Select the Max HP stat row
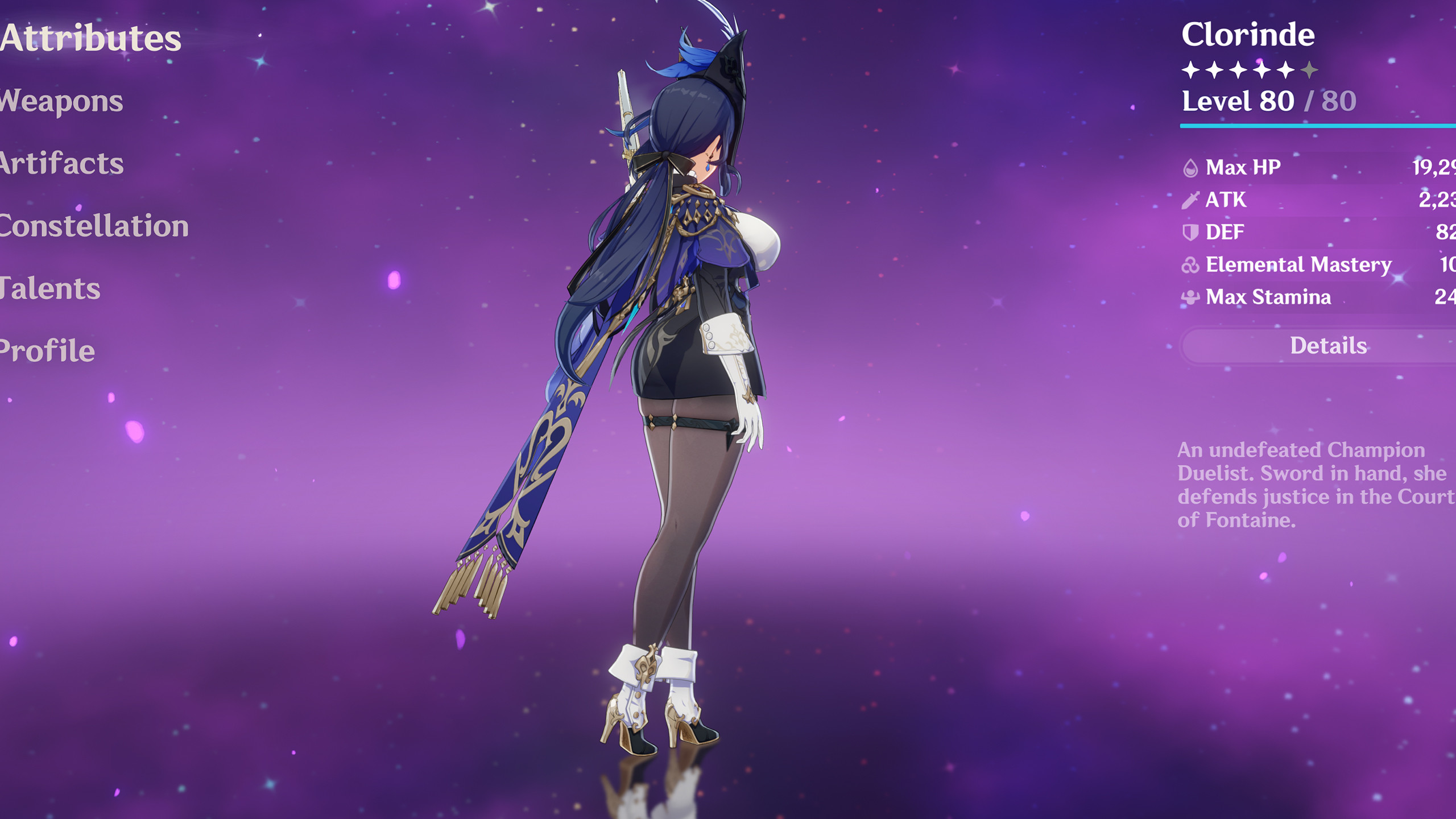This screenshot has width=1456, height=819. [1280, 167]
